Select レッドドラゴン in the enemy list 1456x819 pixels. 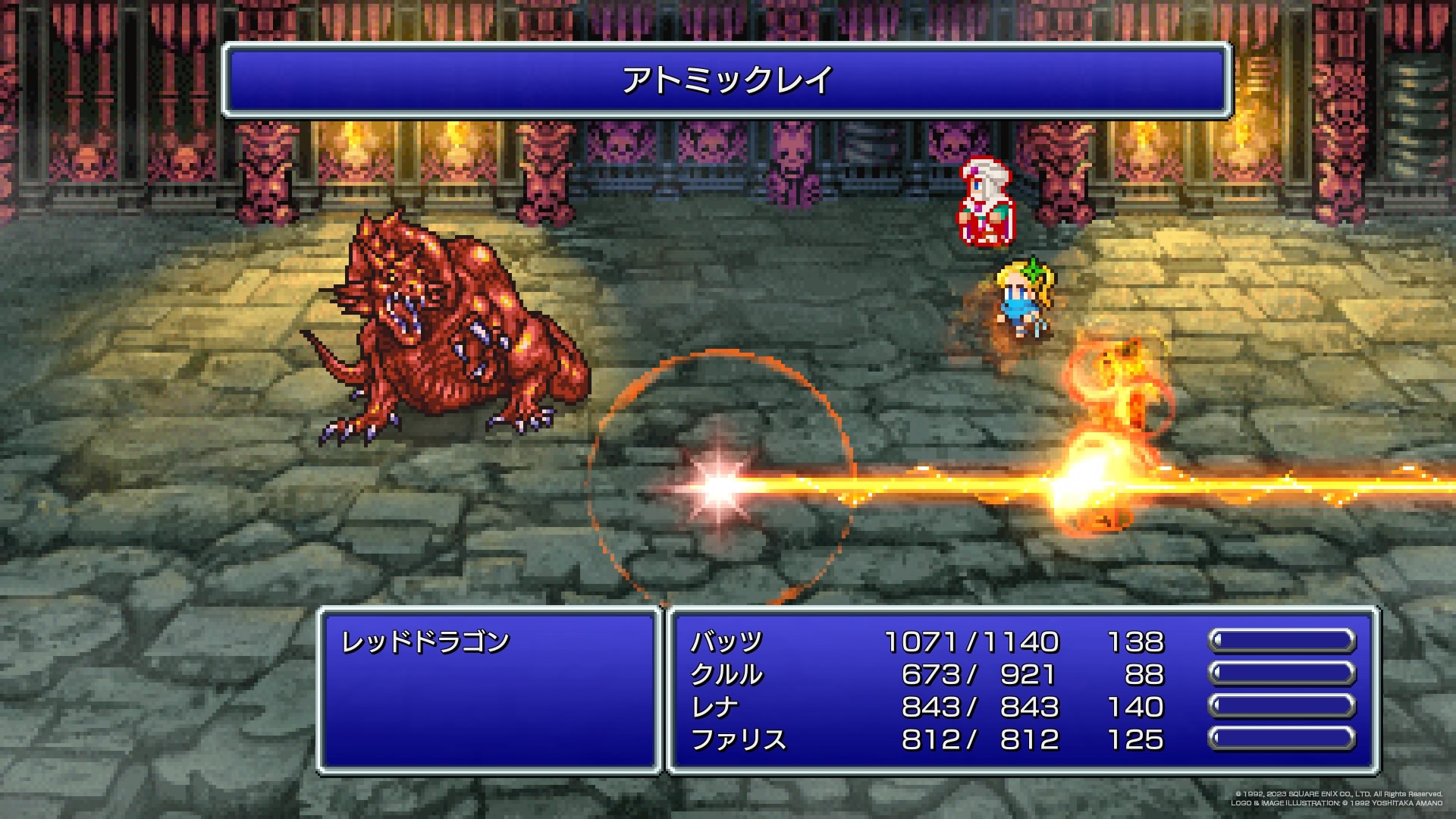click(425, 642)
